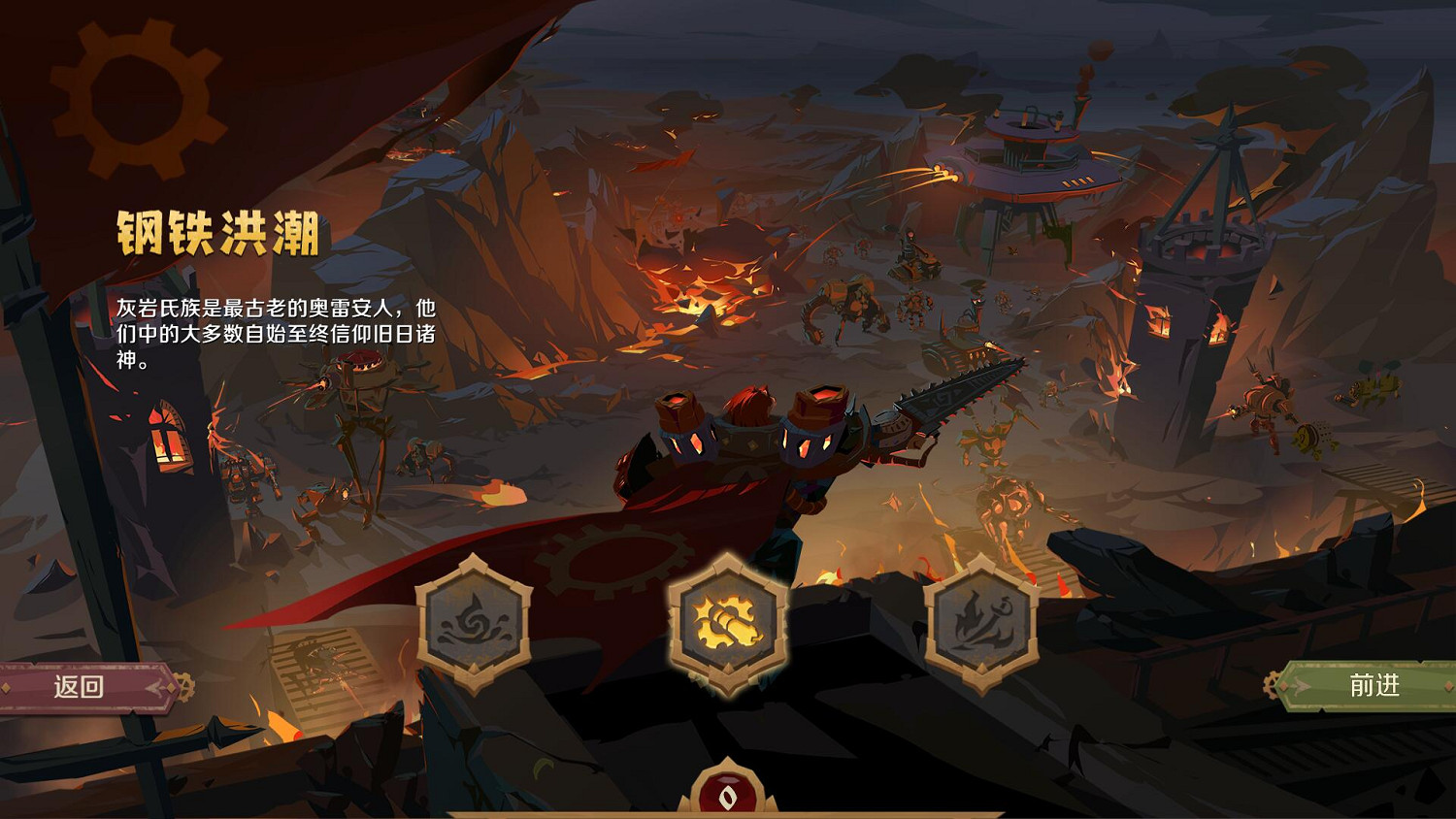This screenshot has width=1456, height=819.
Task: Click the orange diamond beside the chevron on 前进 banner
Action: pyautogui.click(x=1283, y=686)
